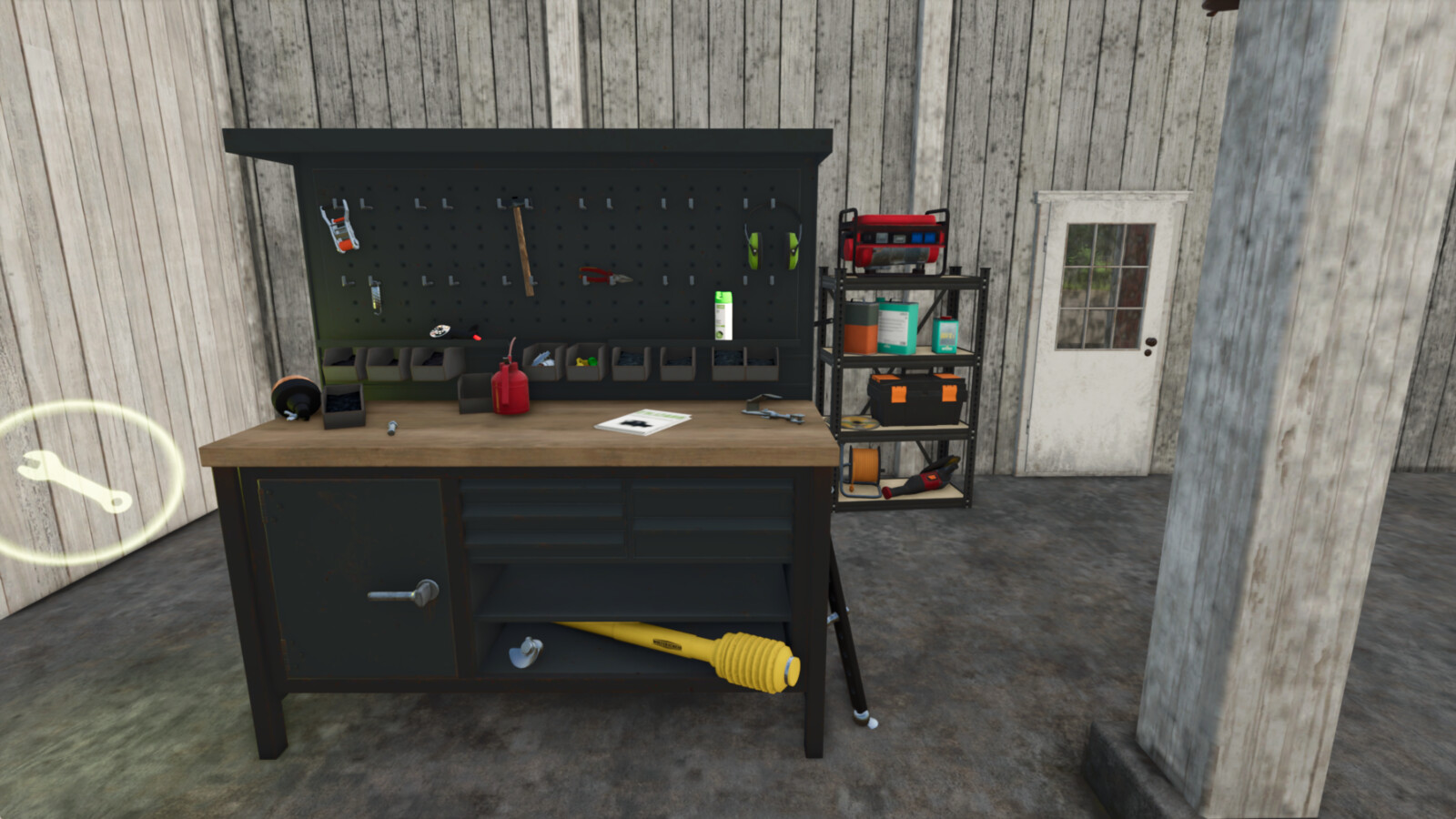Open the workshop manual lying on the bench

[642, 422]
